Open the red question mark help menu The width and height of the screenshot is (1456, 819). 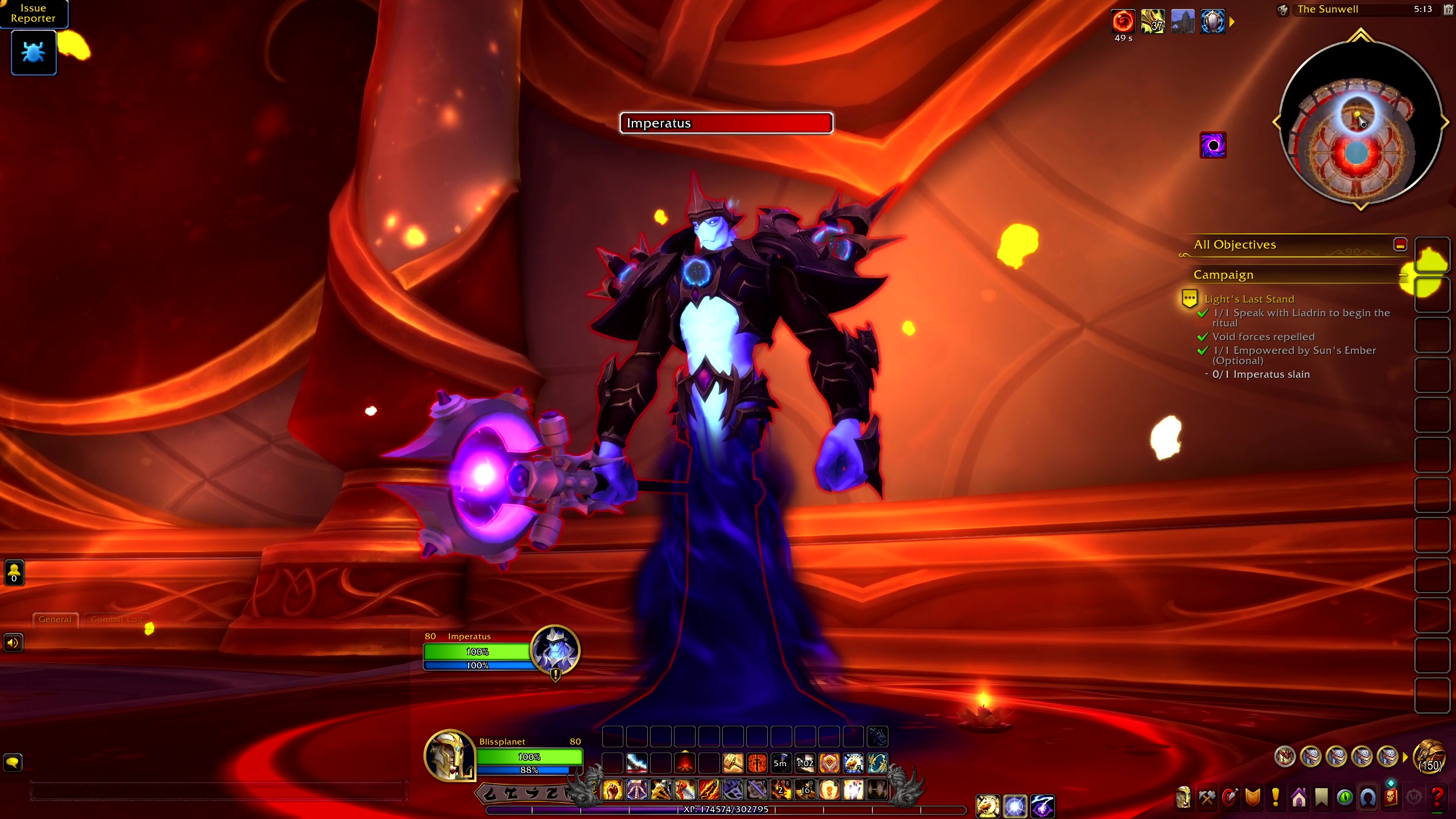1437,797
